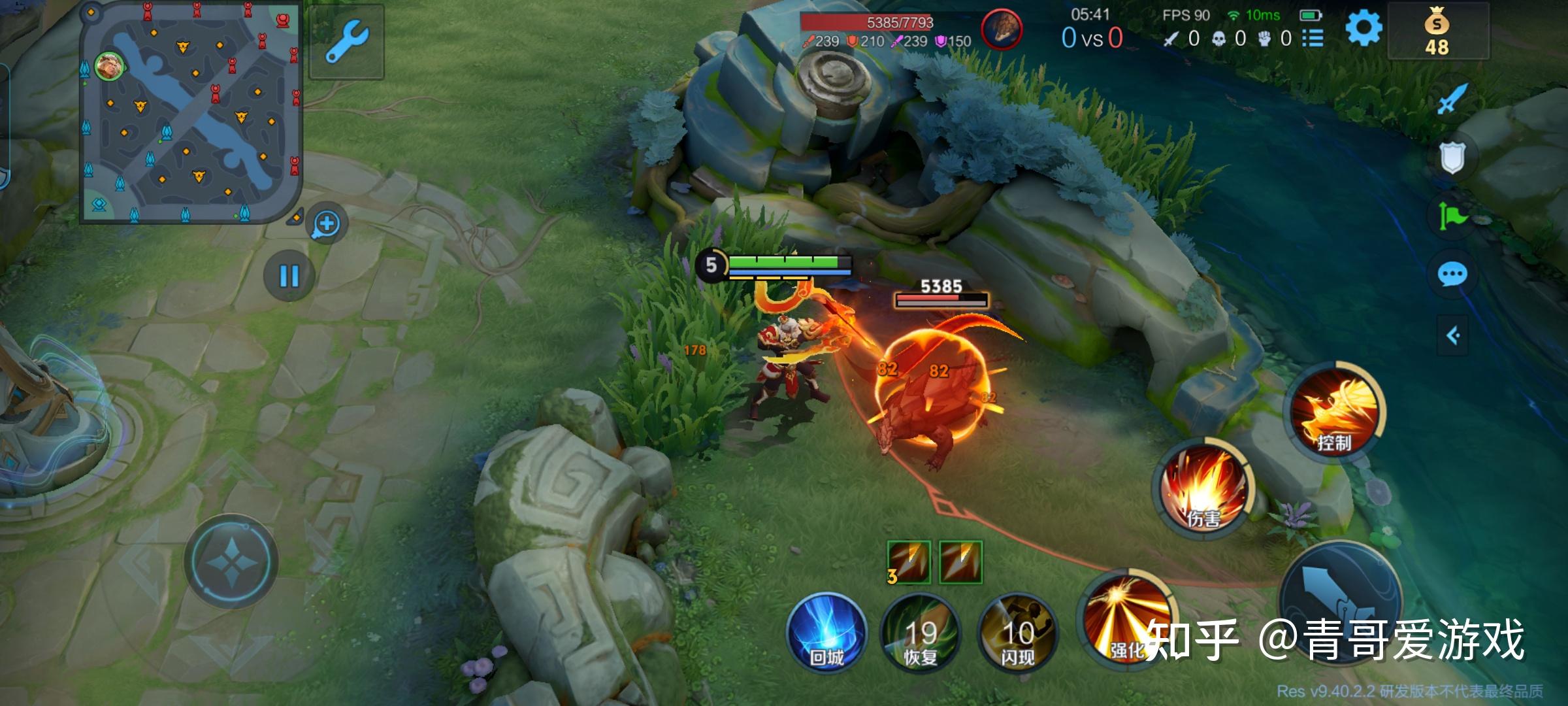Open the minimap
The width and height of the screenshot is (1568, 706).
click(189, 111)
